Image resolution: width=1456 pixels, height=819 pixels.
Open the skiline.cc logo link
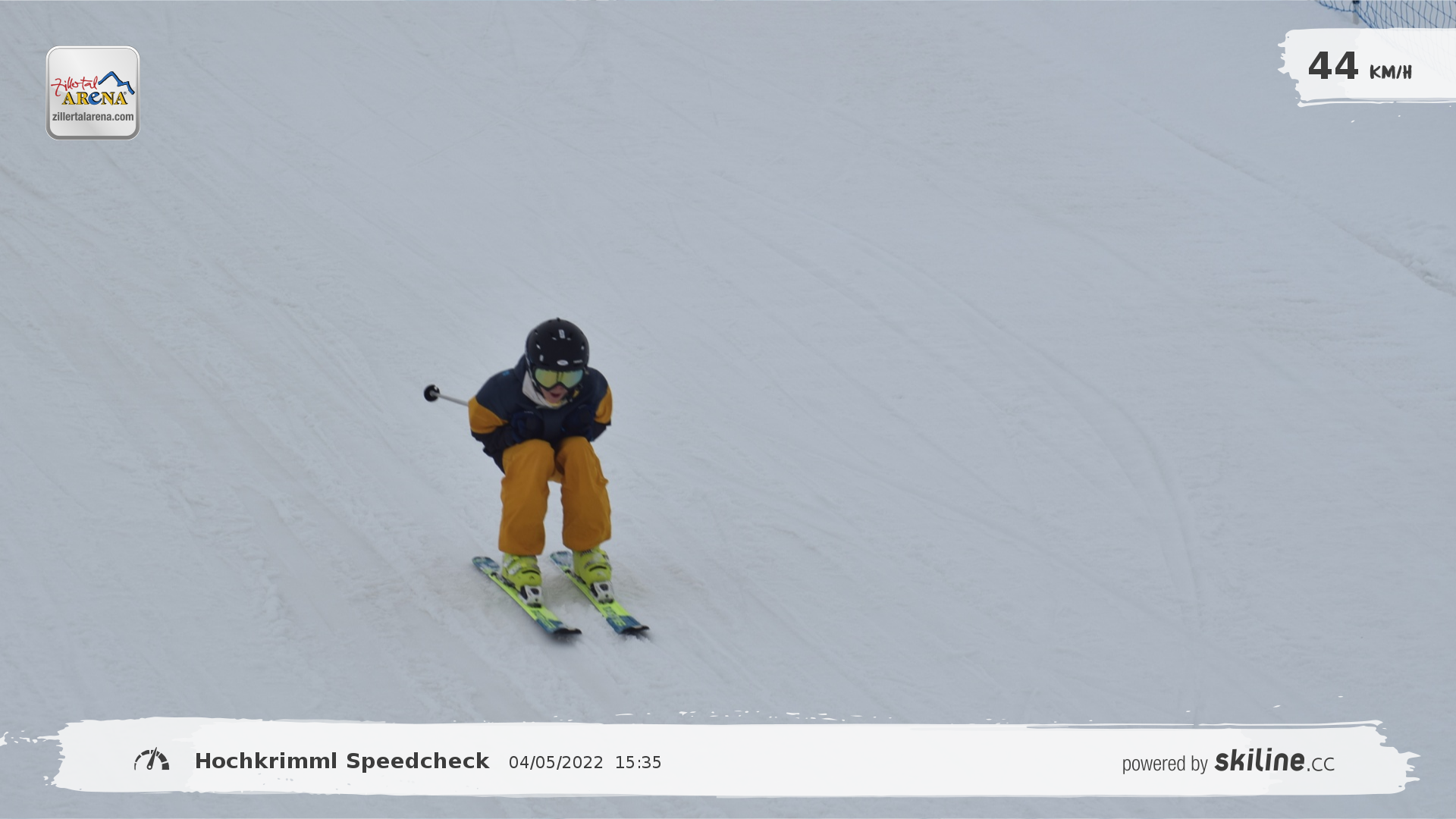tap(1274, 761)
